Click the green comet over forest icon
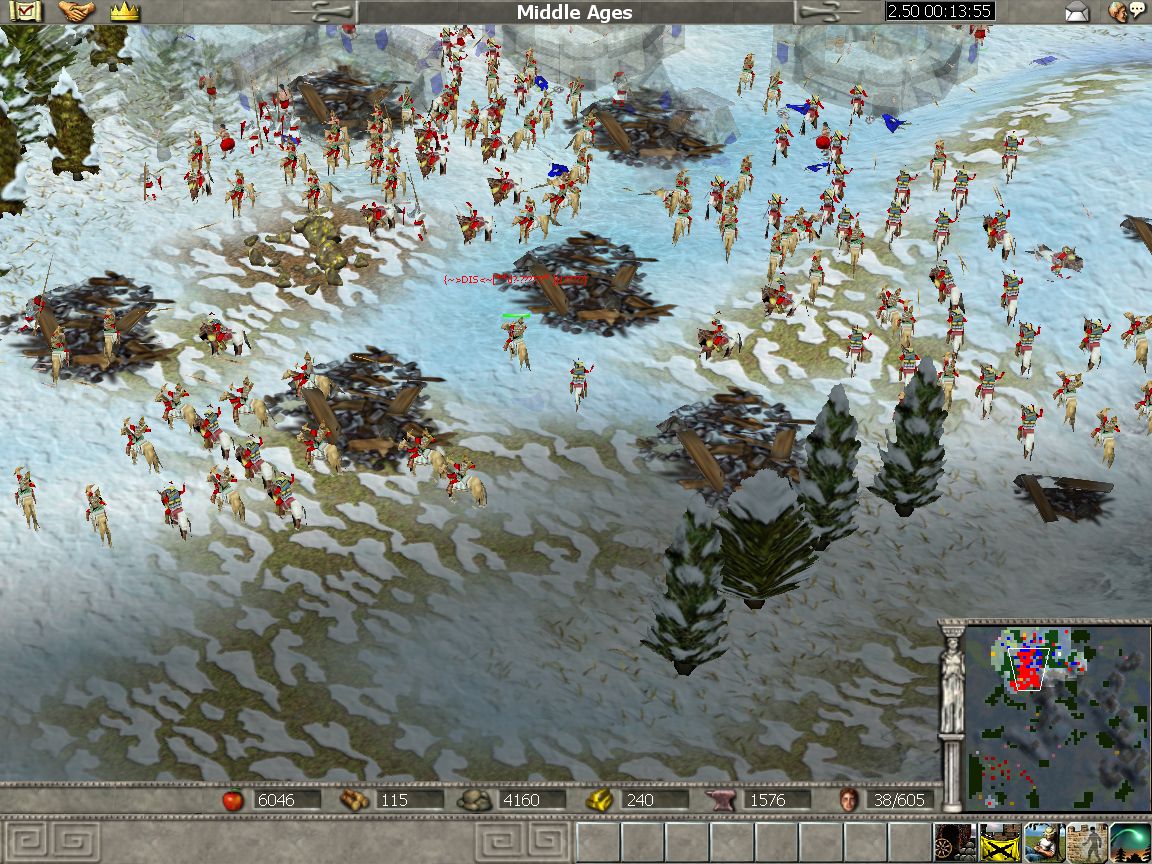The width and height of the screenshot is (1152, 864). click(1131, 843)
